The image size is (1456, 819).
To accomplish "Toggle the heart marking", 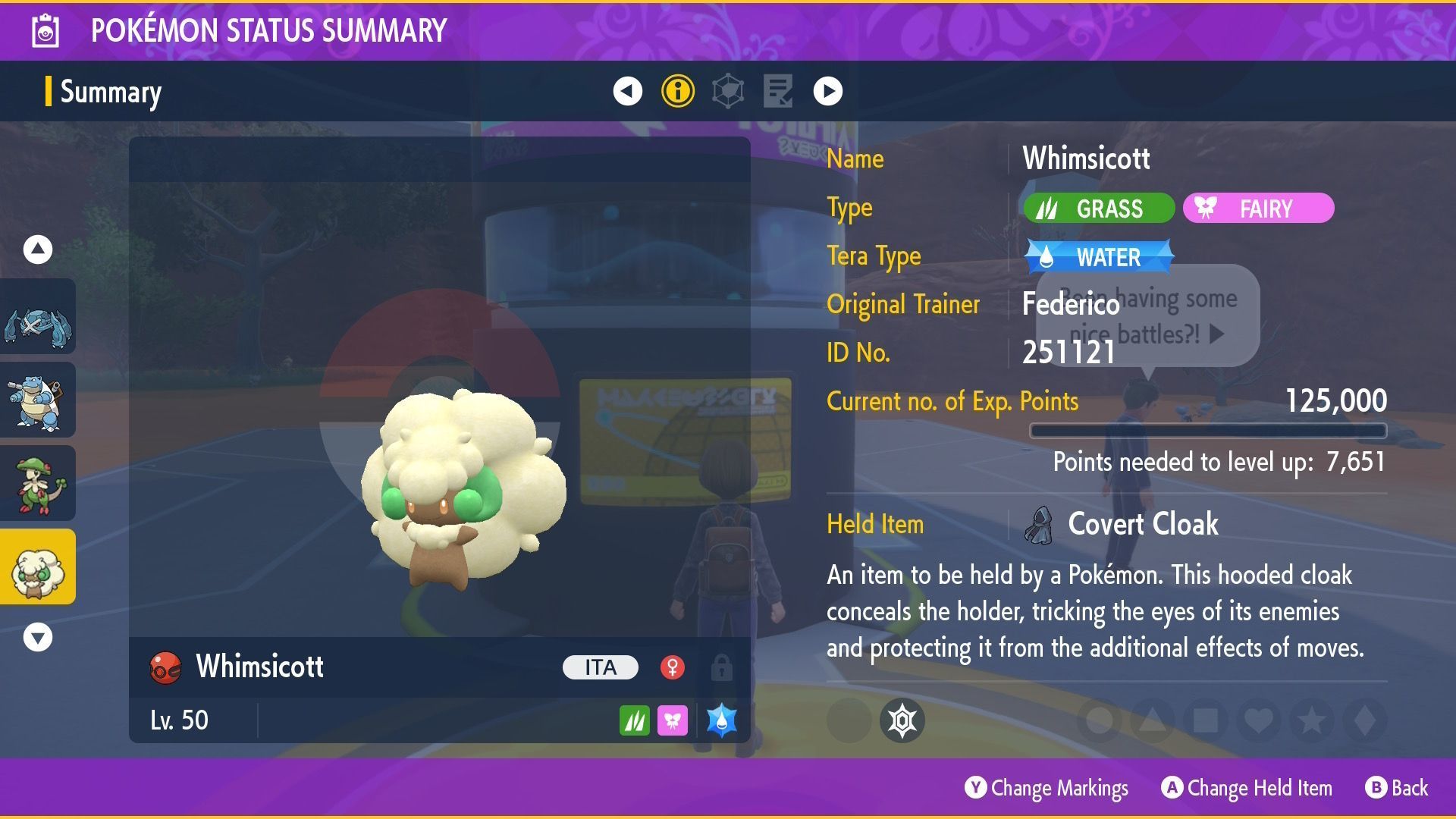I will coord(1258,720).
